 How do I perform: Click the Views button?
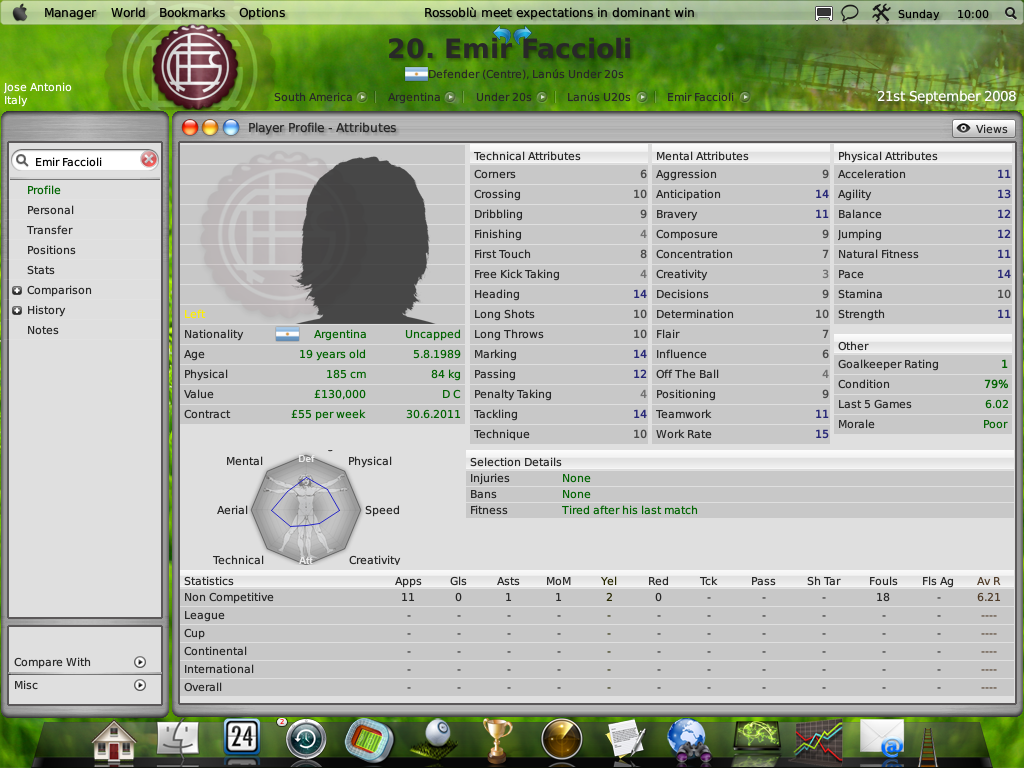983,128
